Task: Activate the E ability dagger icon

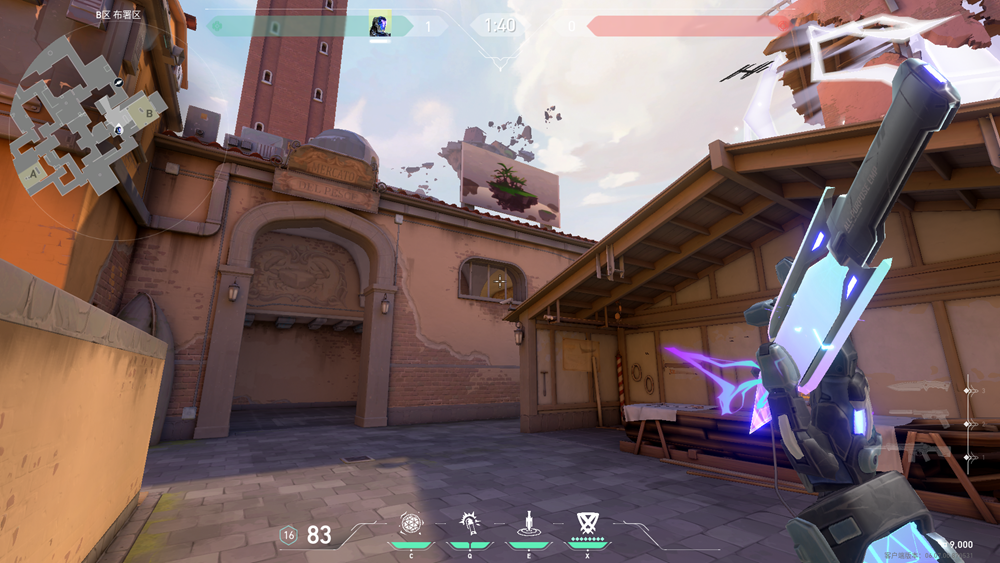Action: (x=527, y=523)
